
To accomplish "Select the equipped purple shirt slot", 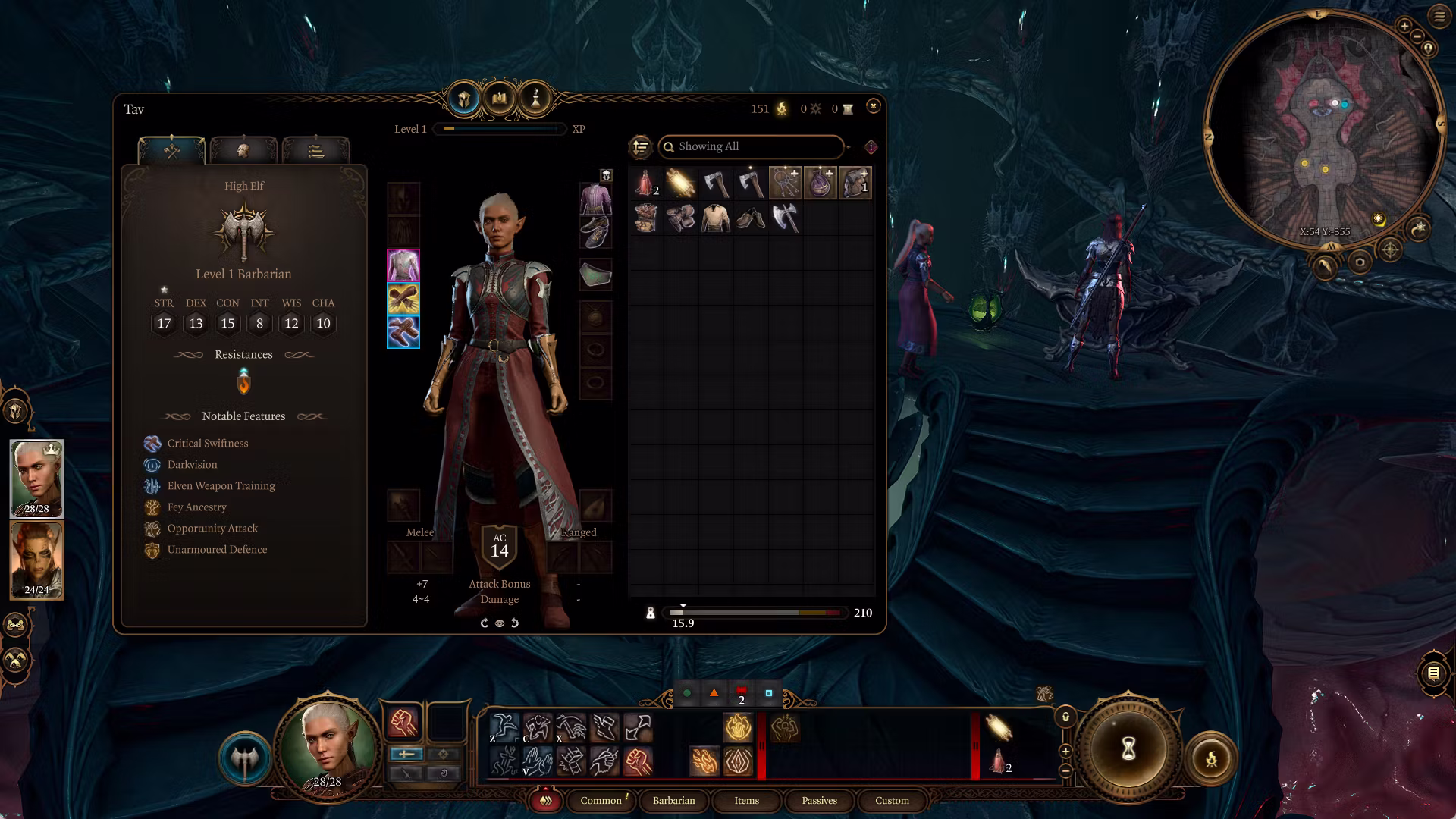I will point(595,199).
